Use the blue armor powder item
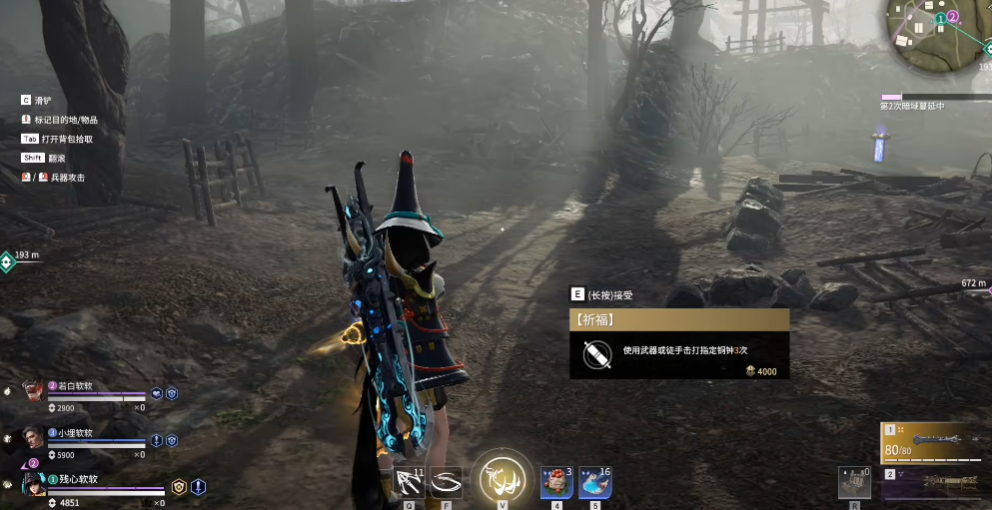The height and width of the screenshot is (510, 992). [595, 482]
